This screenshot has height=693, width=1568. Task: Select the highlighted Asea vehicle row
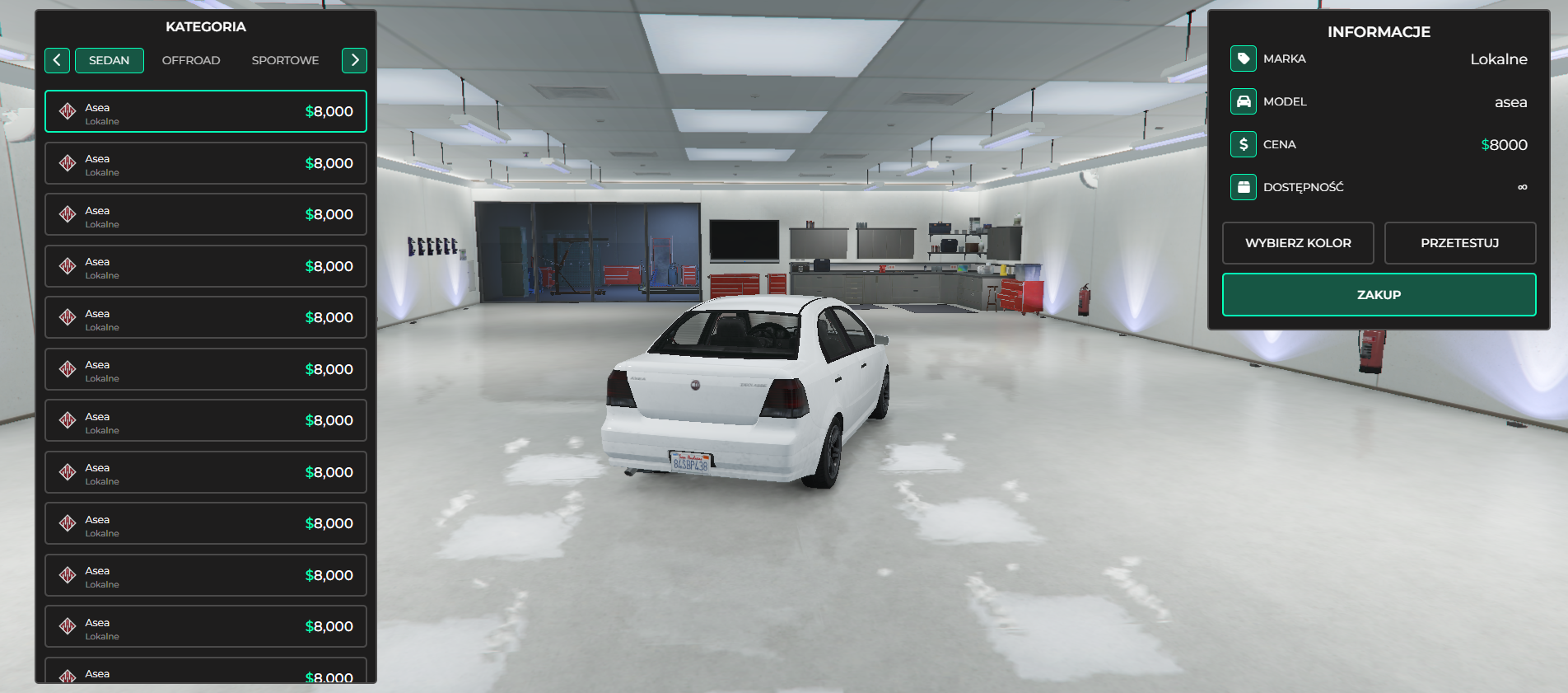(x=206, y=112)
